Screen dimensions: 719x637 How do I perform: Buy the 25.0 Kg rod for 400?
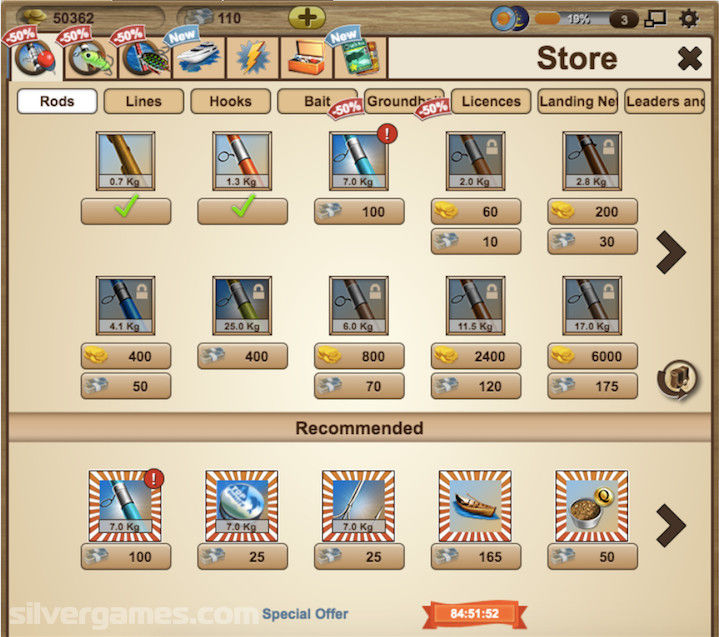pyautogui.click(x=242, y=356)
